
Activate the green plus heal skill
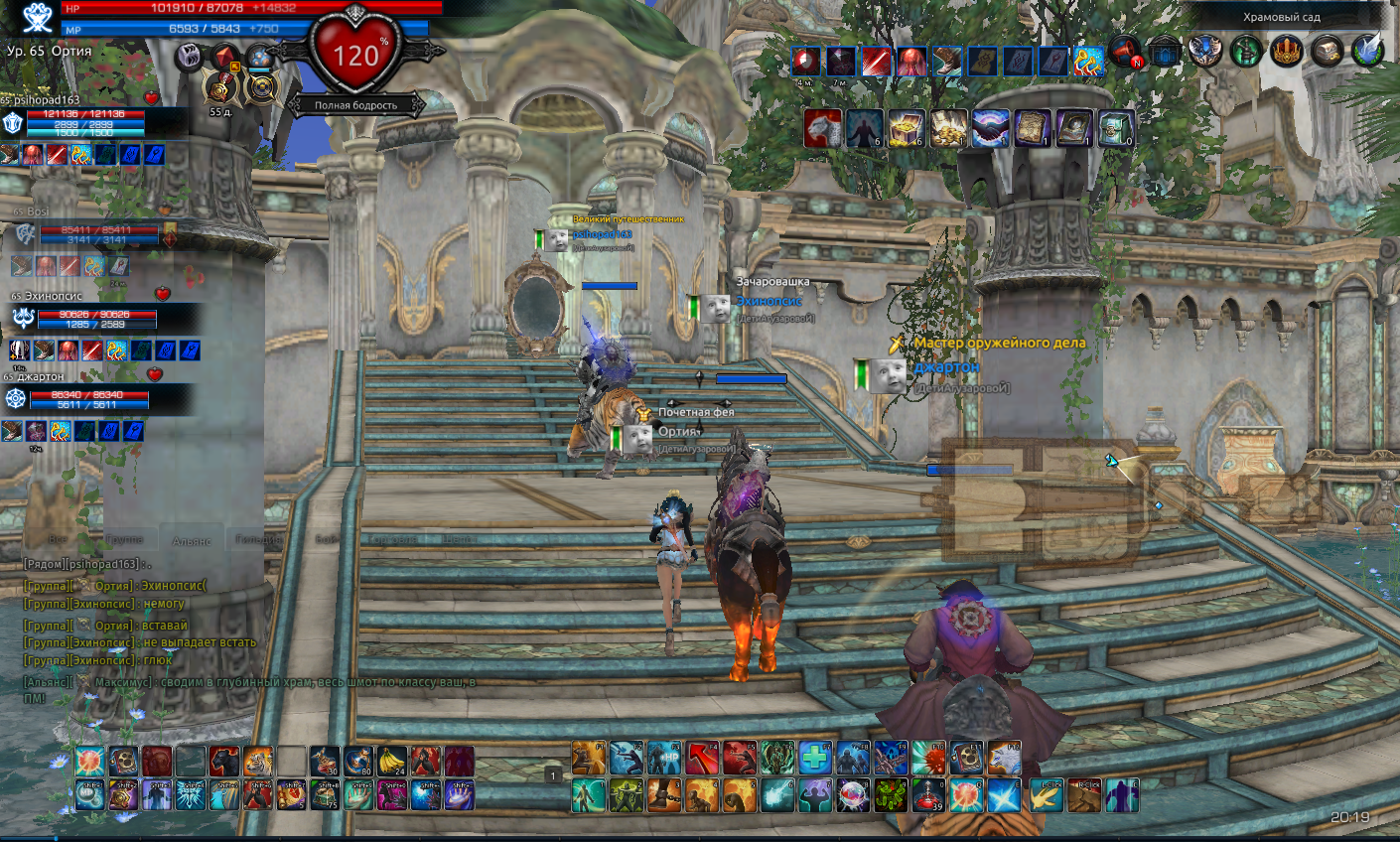tap(815, 759)
